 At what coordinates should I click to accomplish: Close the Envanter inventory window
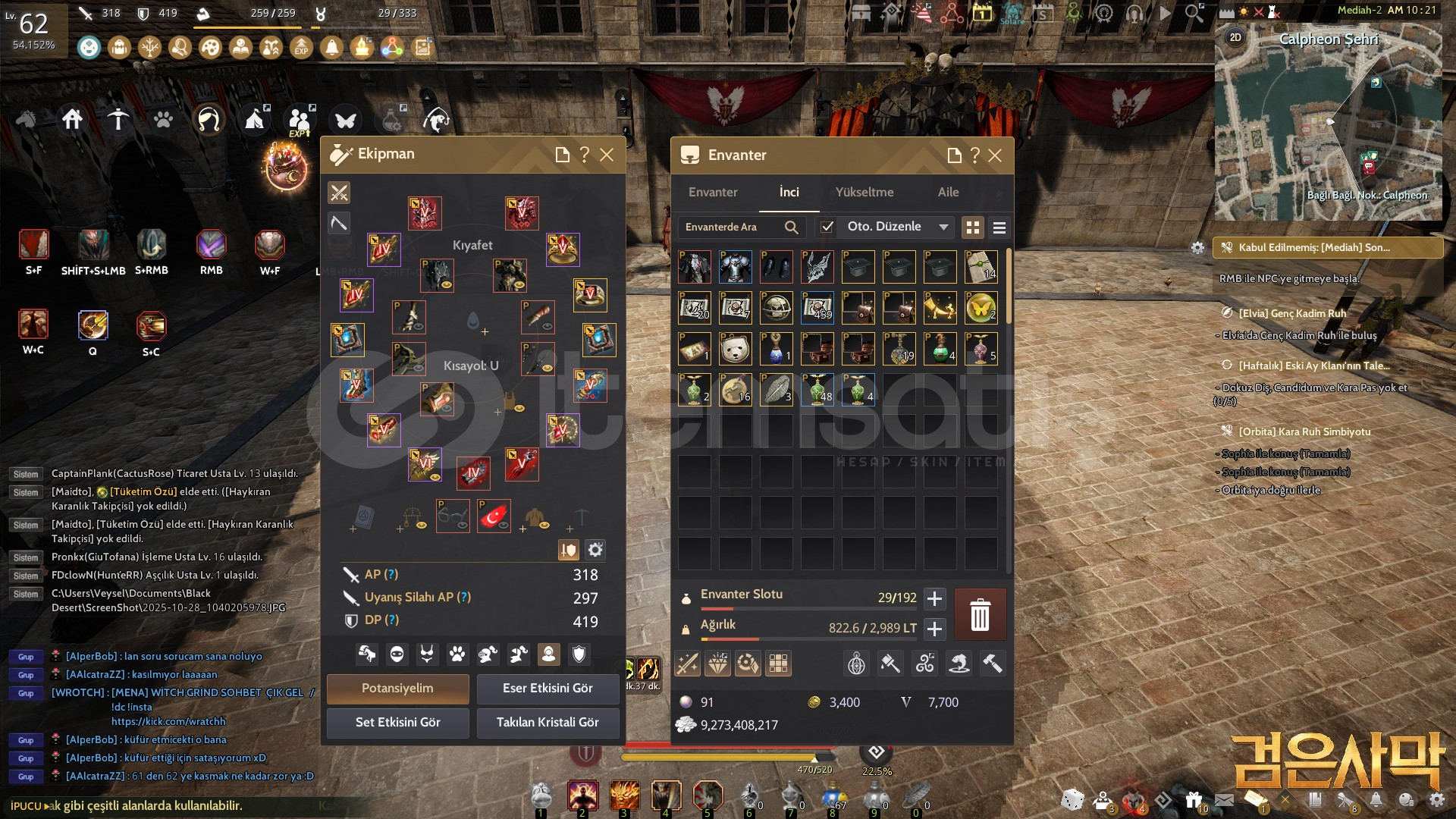coord(995,155)
